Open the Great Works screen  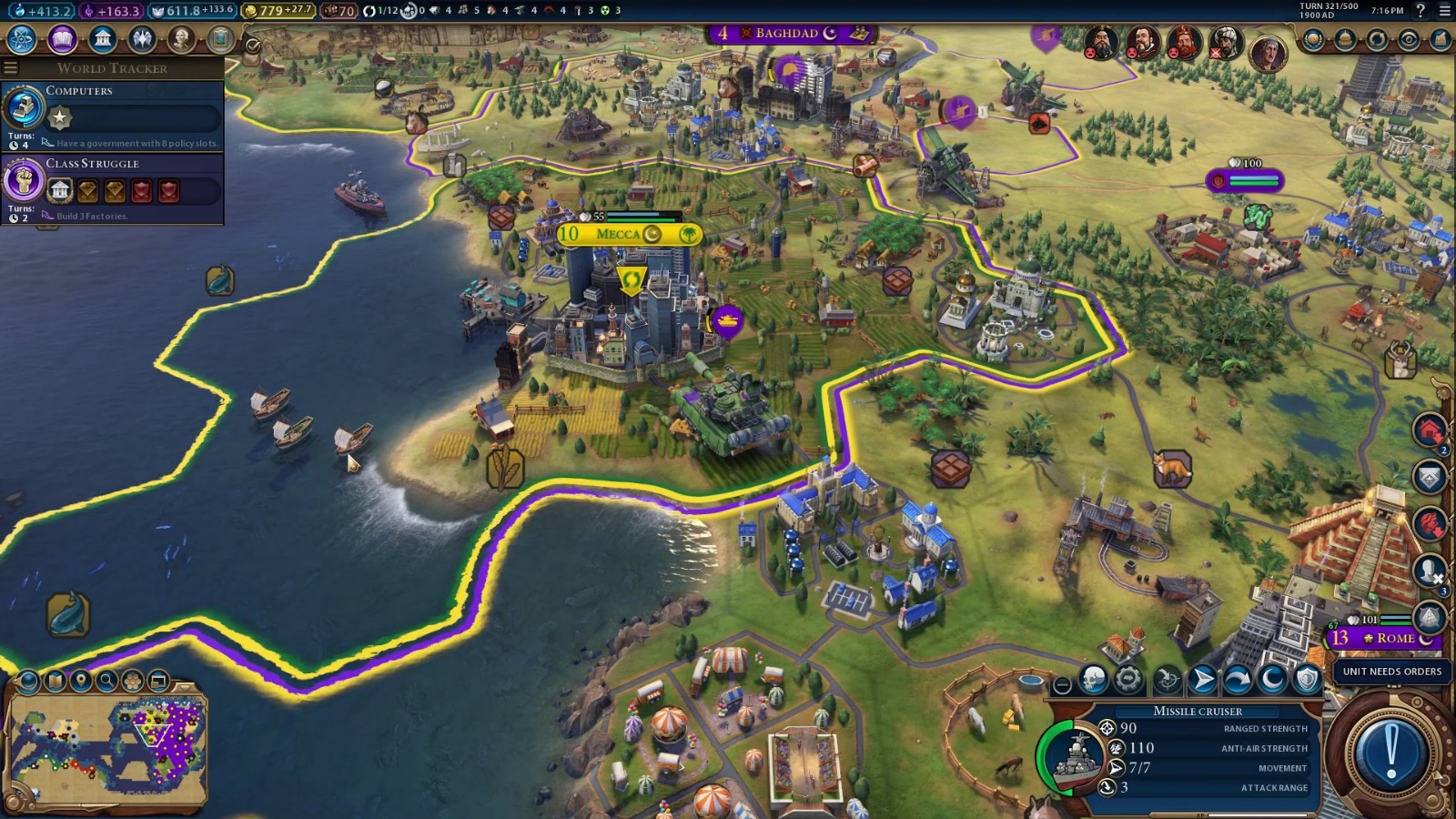(220, 39)
